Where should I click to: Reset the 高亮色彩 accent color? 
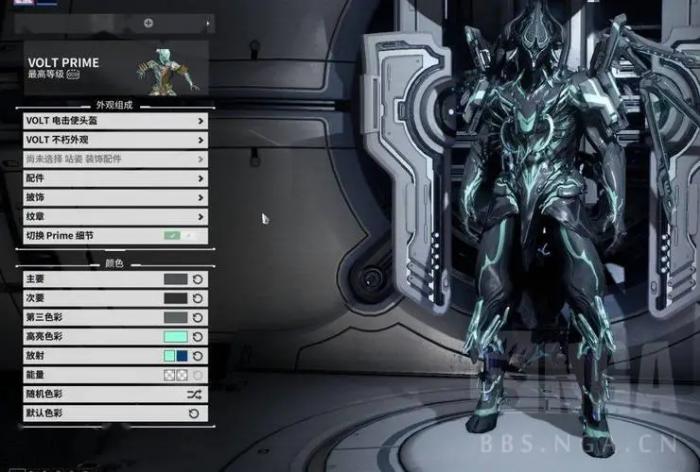[x=198, y=337]
